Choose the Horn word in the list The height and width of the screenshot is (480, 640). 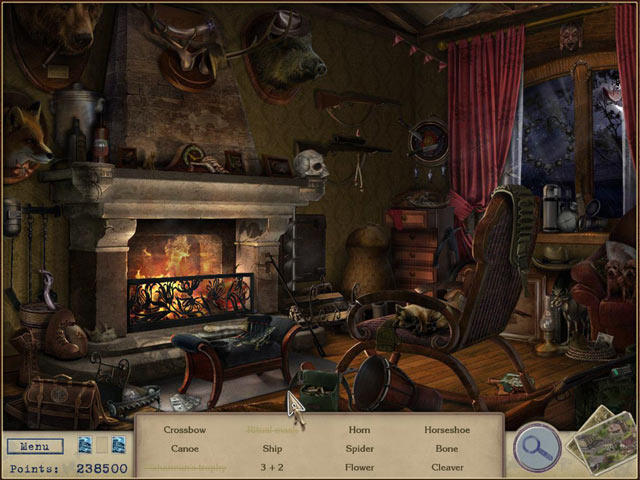point(360,430)
